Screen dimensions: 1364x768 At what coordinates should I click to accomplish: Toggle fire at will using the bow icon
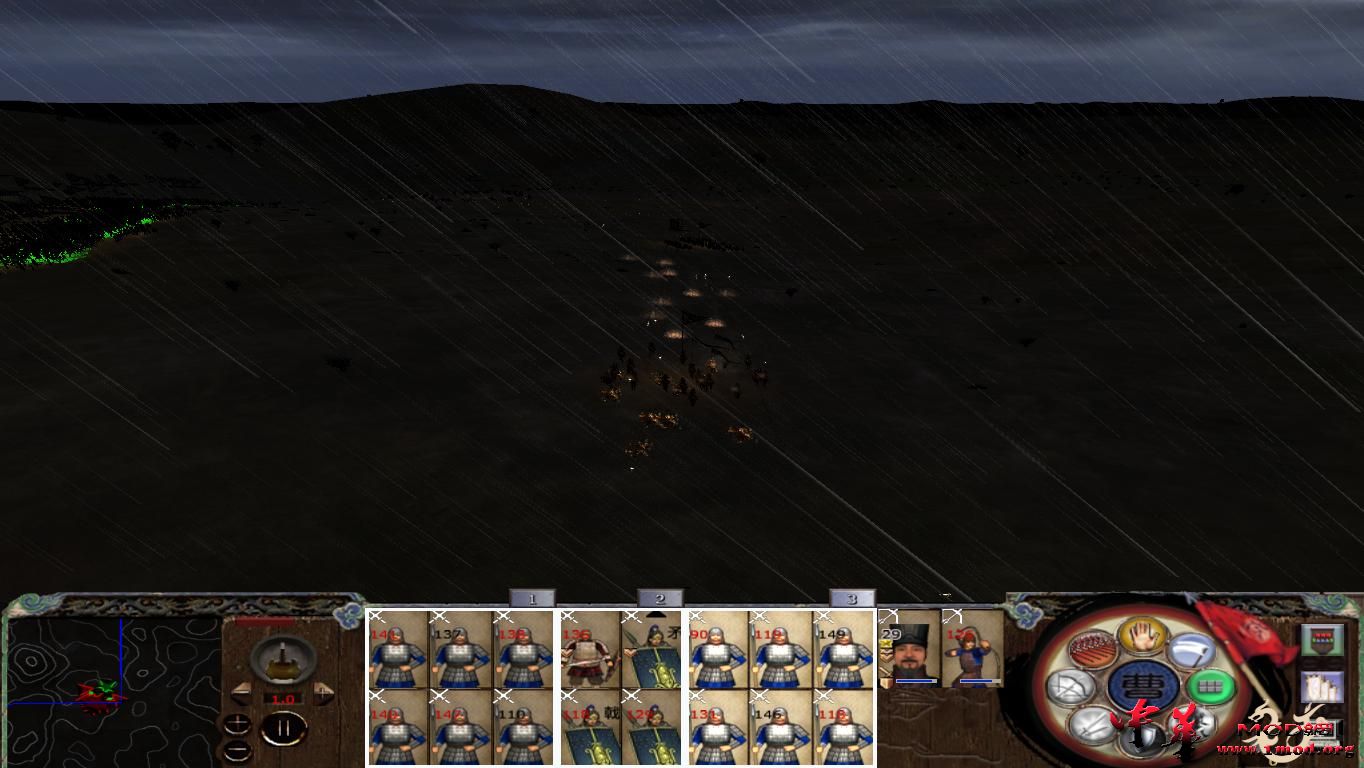coord(1073,683)
